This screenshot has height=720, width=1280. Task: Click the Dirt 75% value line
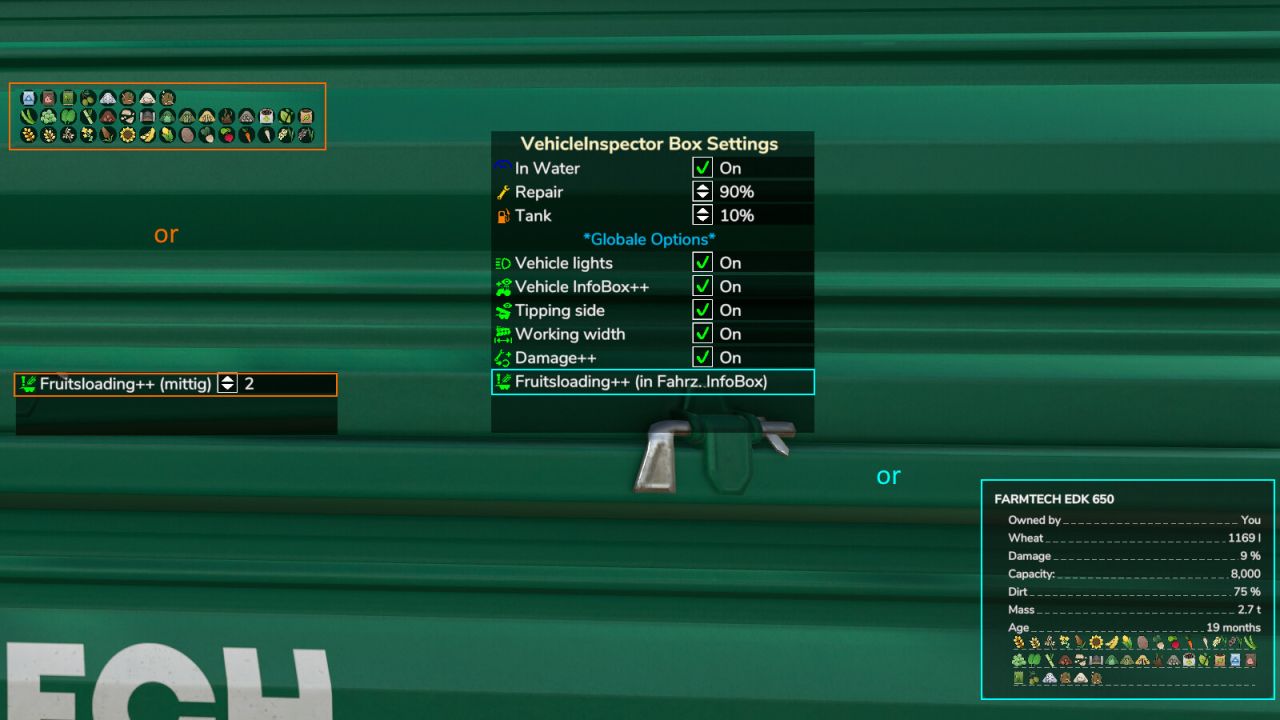(x=1128, y=592)
